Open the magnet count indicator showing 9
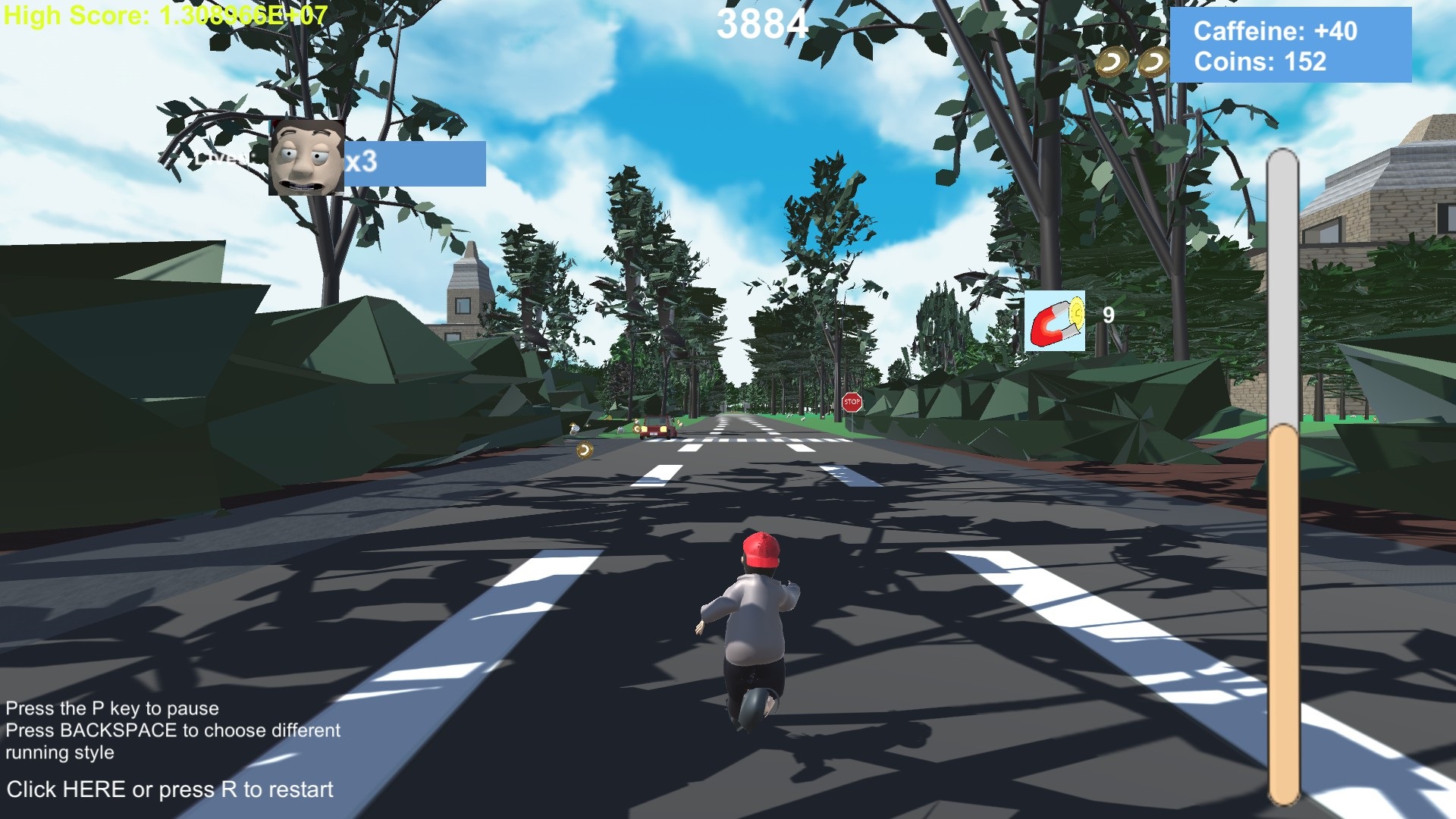 pos(1106,315)
